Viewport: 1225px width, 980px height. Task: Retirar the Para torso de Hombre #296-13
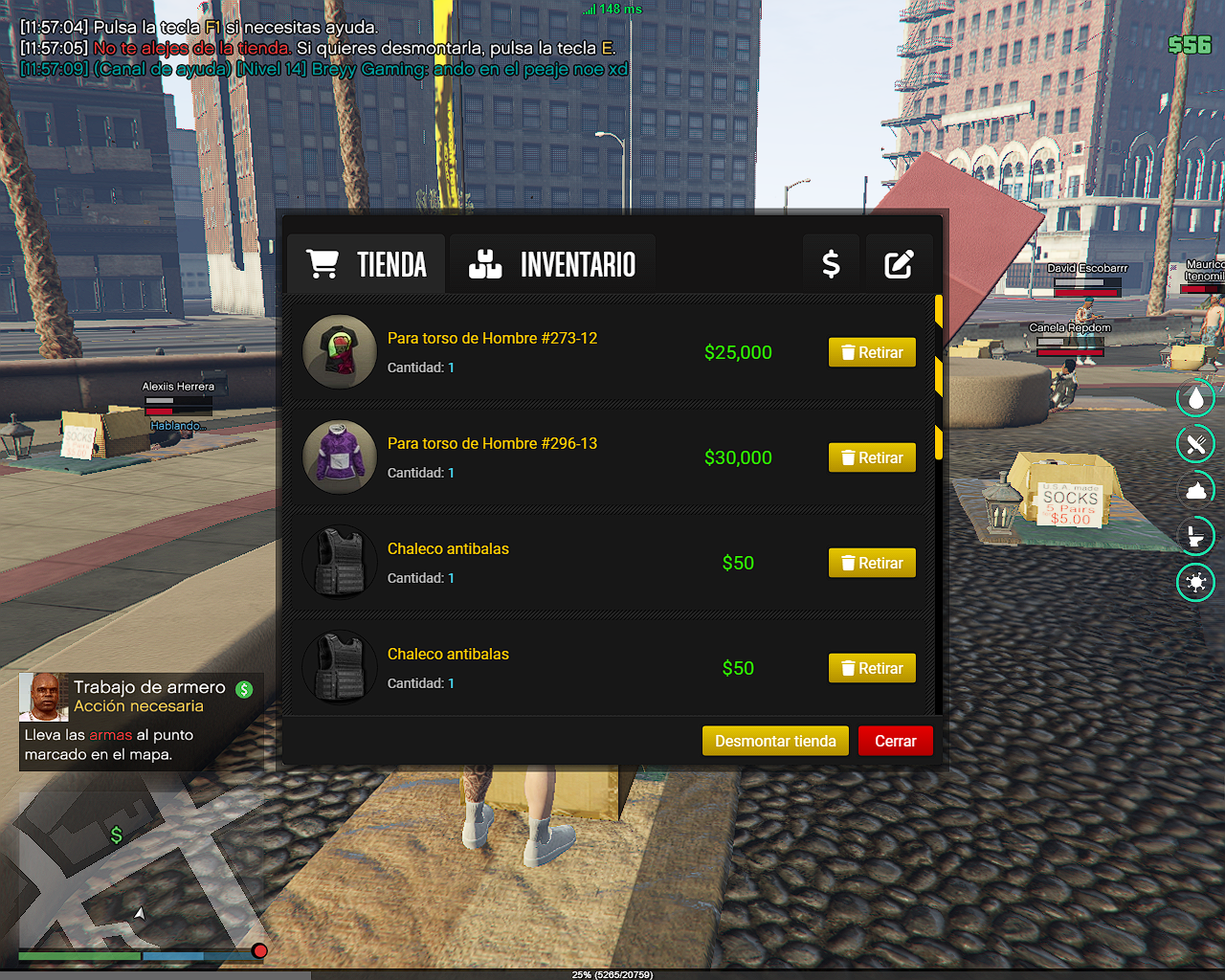pyautogui.click(x=872, y=457)
